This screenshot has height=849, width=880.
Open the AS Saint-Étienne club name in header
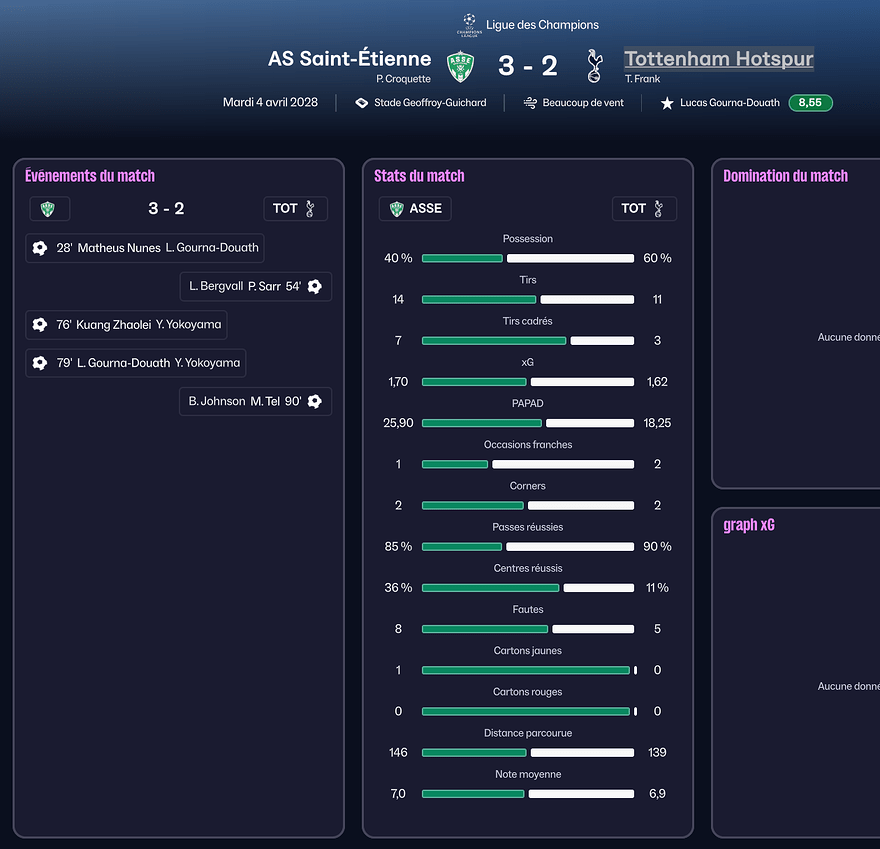(349, 59)
